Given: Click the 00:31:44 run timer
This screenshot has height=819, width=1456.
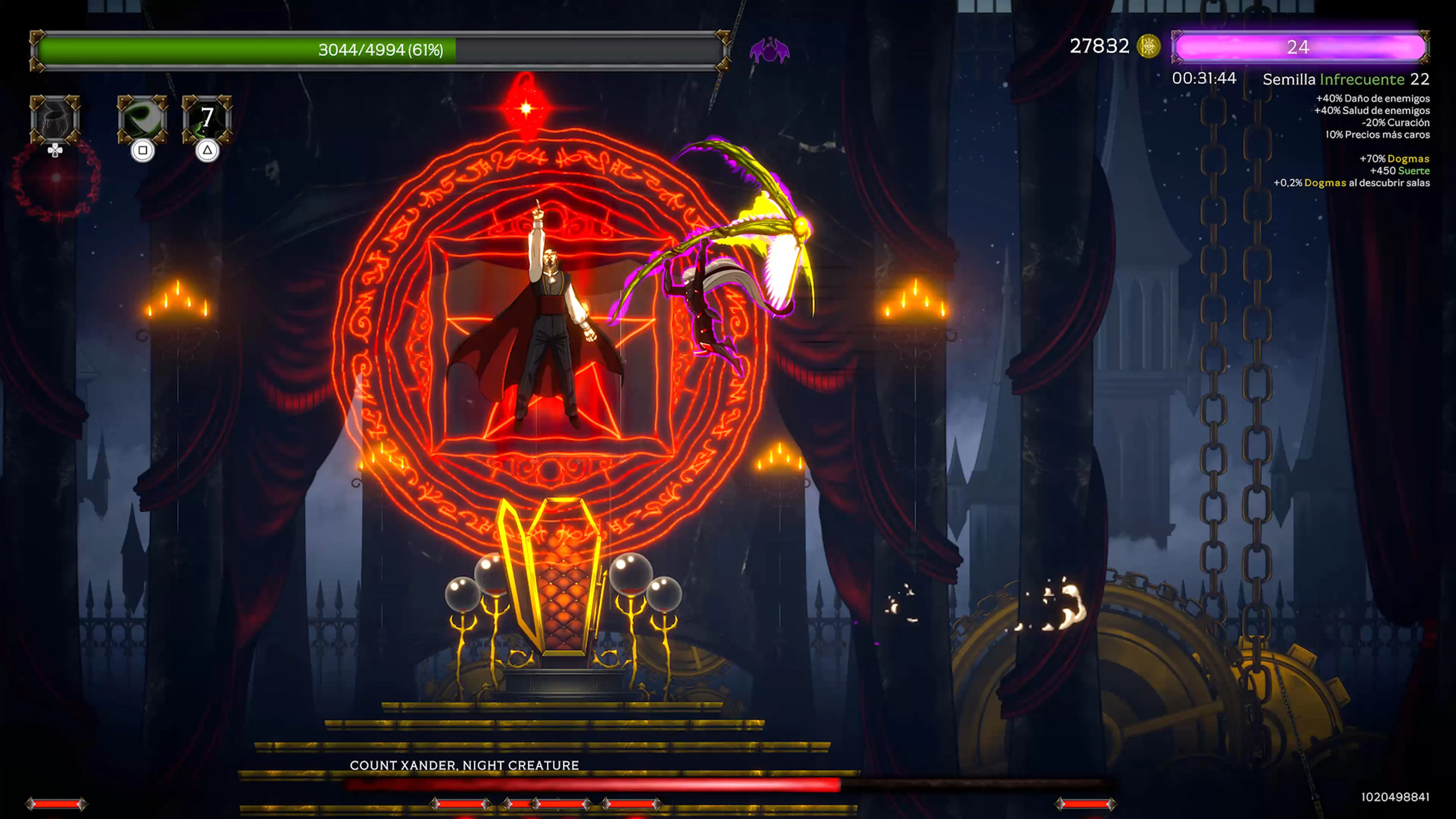Looking at the screenshot, I should pyautogui.click(x=1204, y=79).
